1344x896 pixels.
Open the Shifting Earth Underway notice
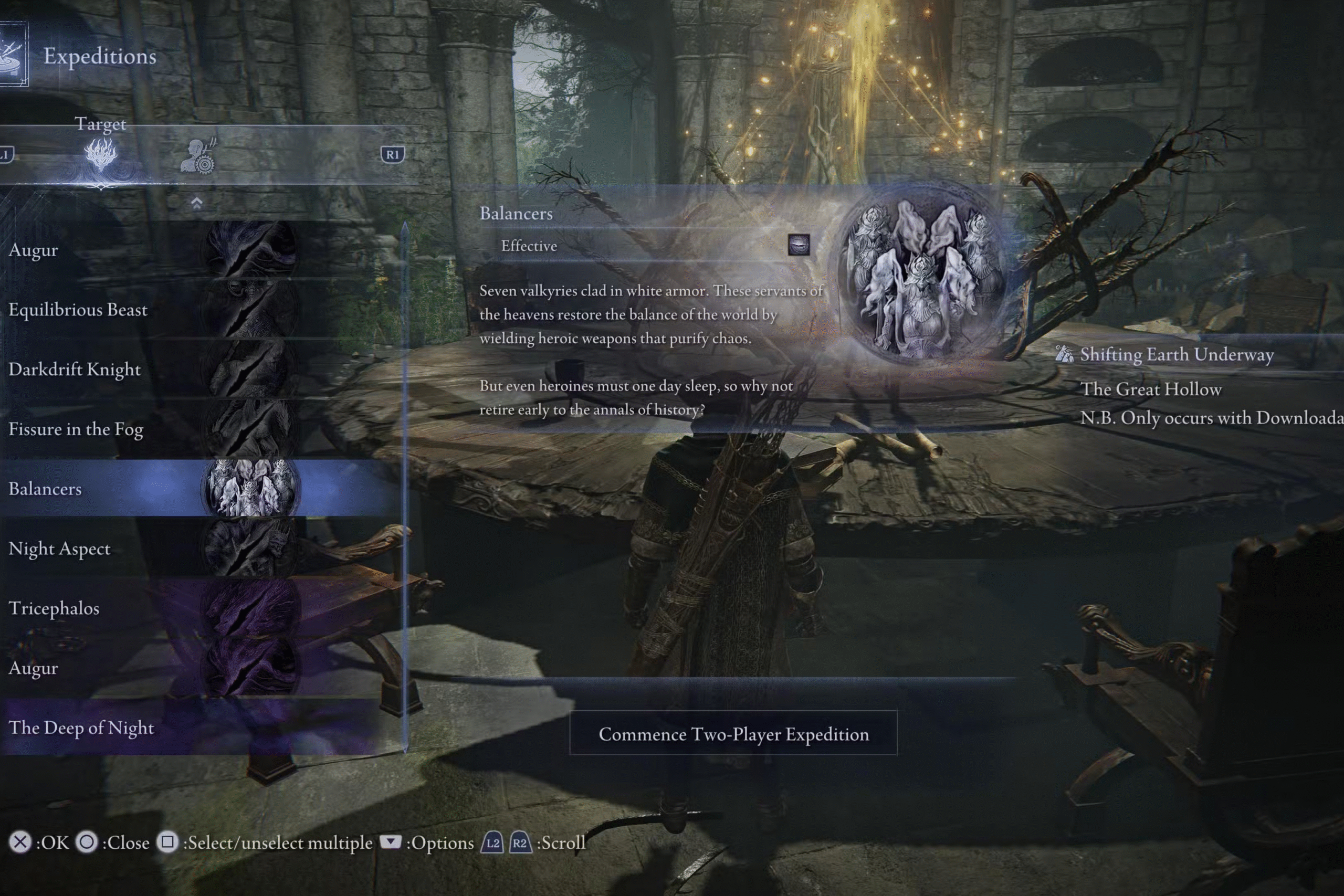(1176, 355)
